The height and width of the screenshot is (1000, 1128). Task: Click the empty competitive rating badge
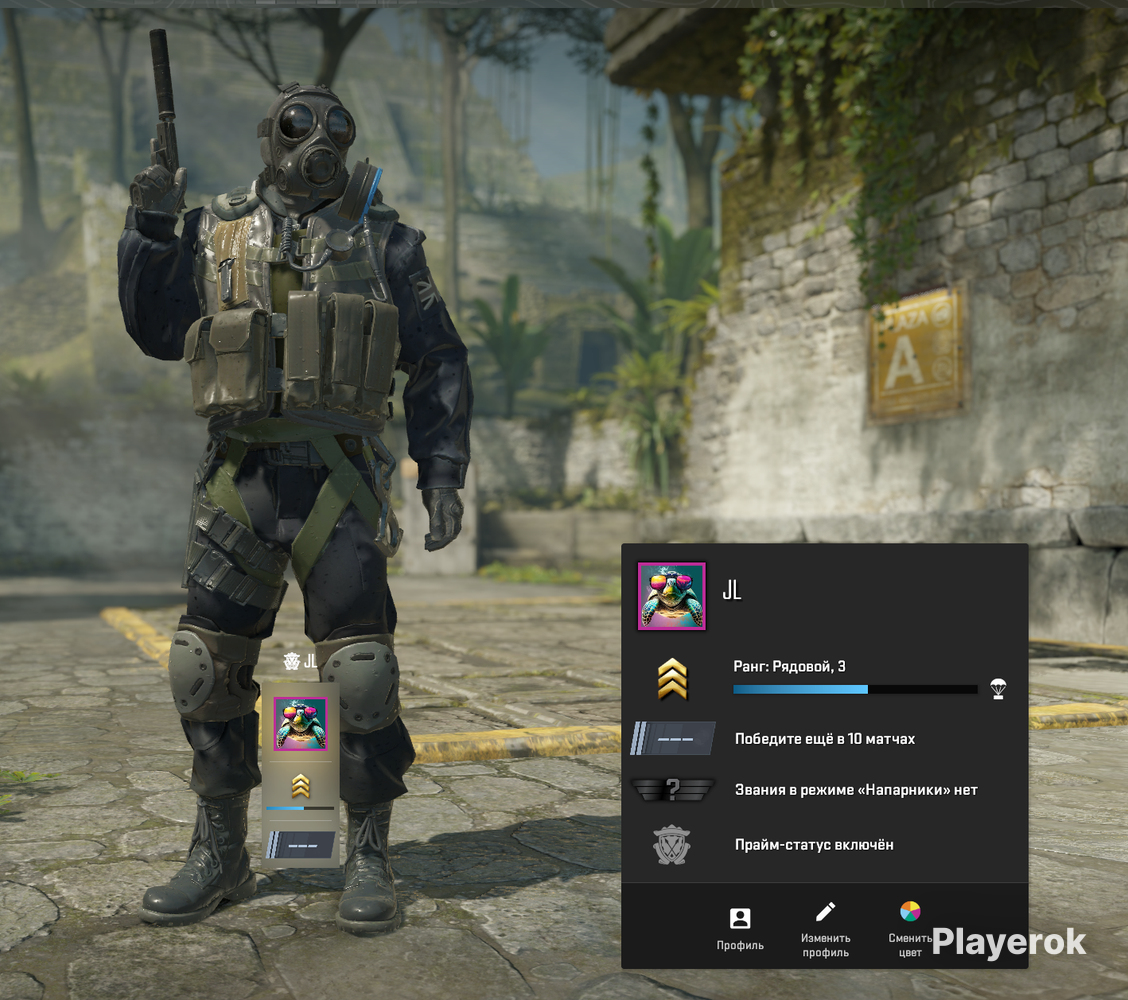(x=672, y=739)
